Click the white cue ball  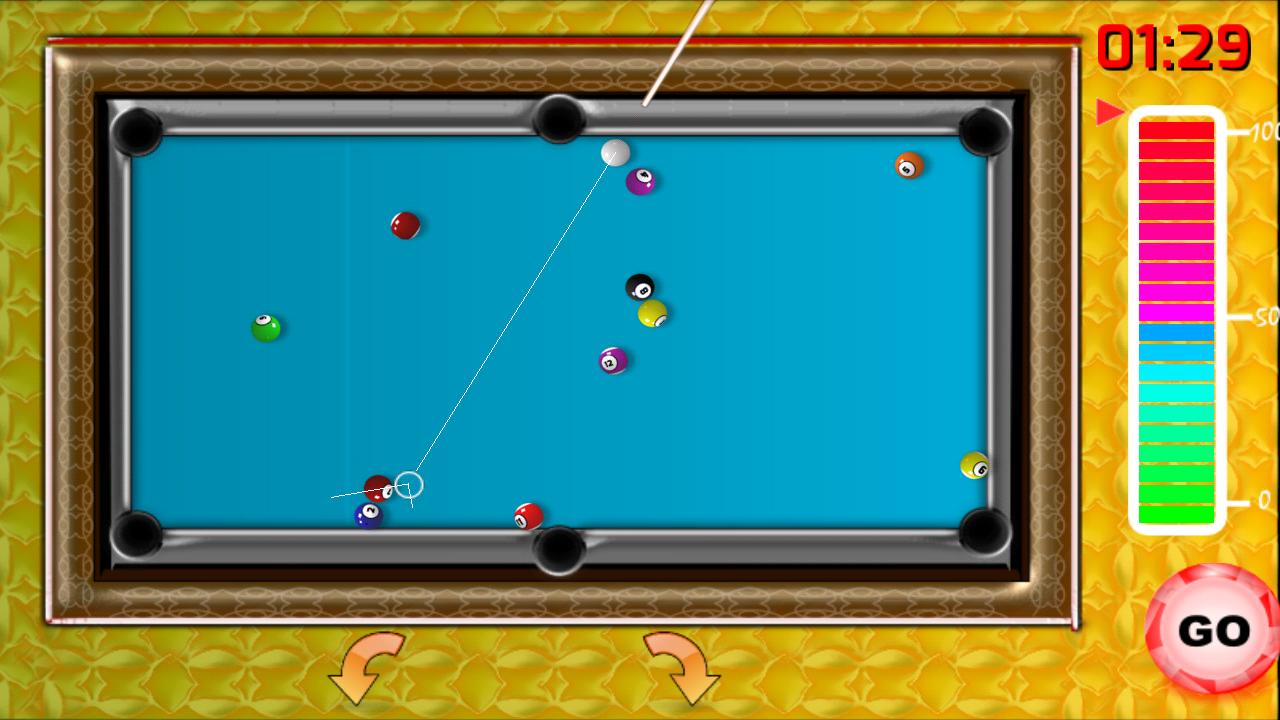[x=616, y=153]
